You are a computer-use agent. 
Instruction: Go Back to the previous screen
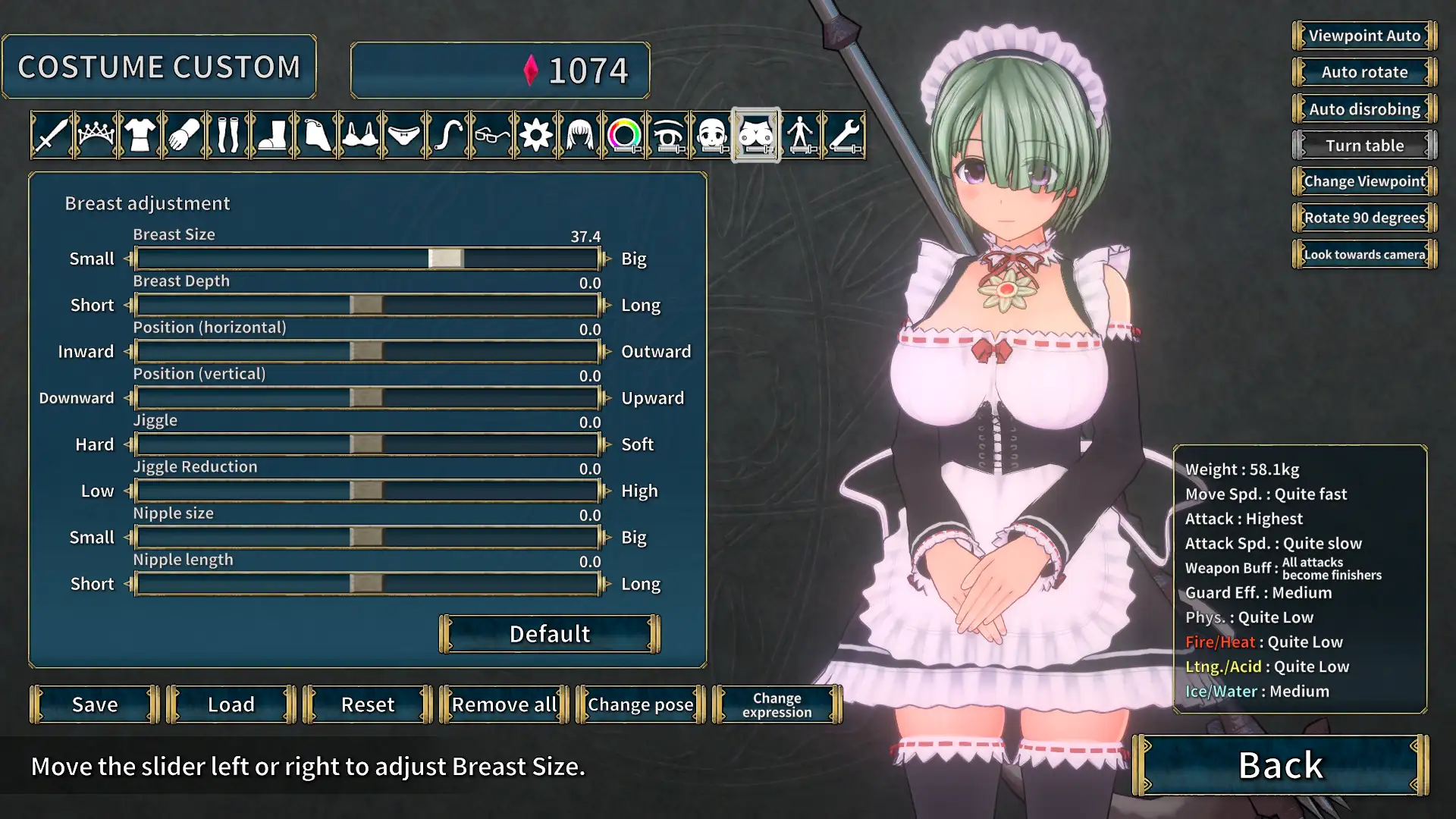tap(1281, 765)
